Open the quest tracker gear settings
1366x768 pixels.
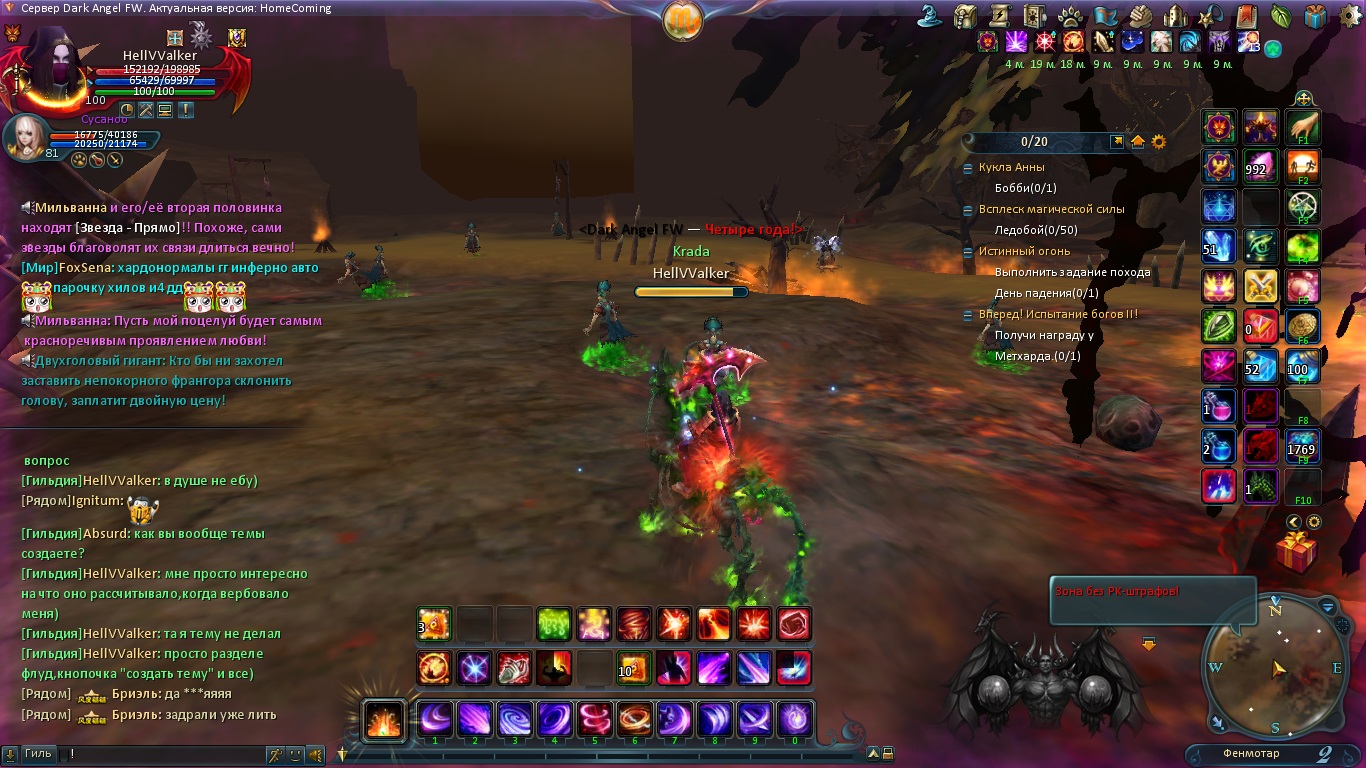pos(1159,142)
